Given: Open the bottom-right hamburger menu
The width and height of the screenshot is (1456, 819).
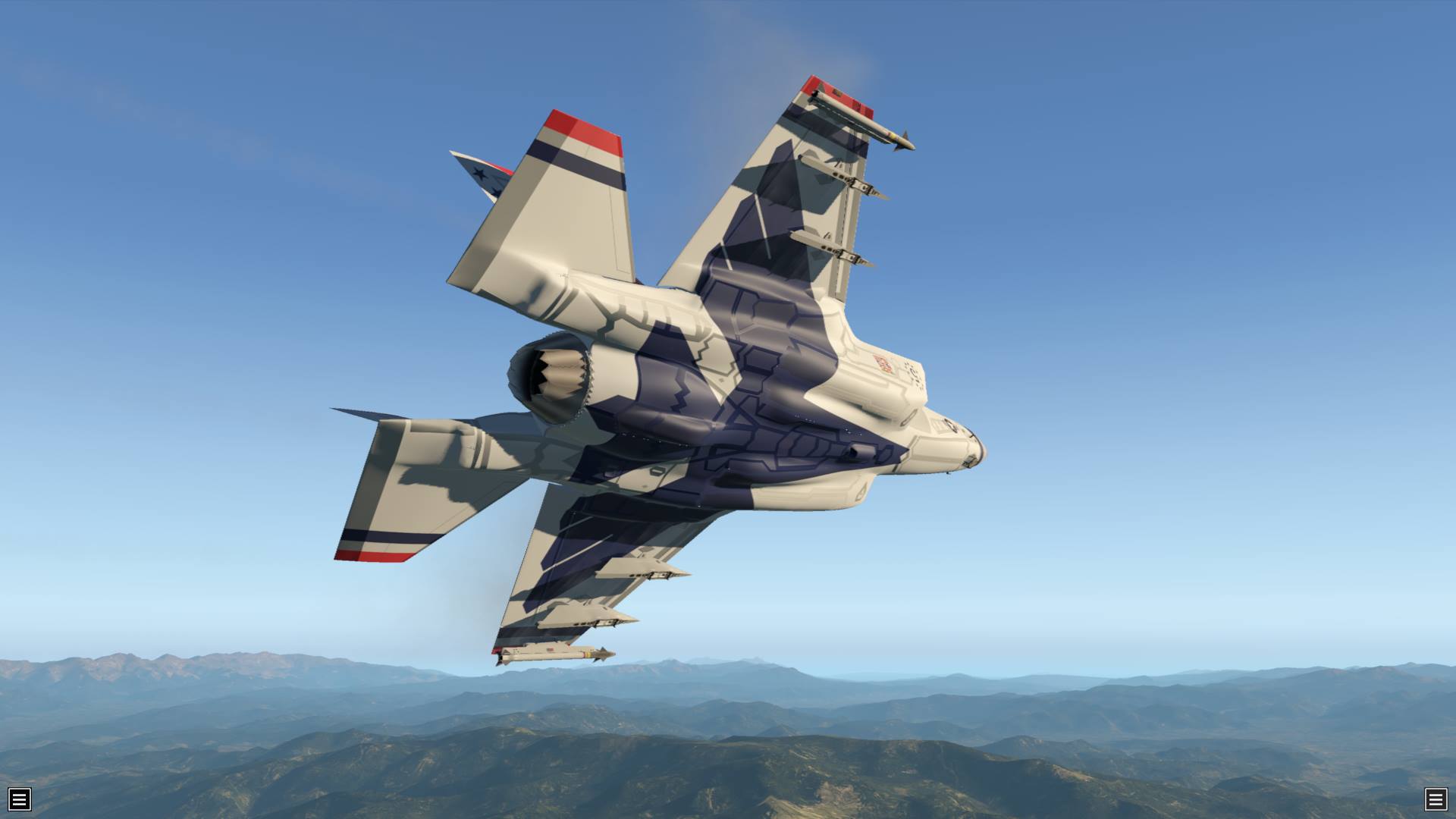Looking at the screenshot, I should pyautogui.click(x=1436, y=799).
